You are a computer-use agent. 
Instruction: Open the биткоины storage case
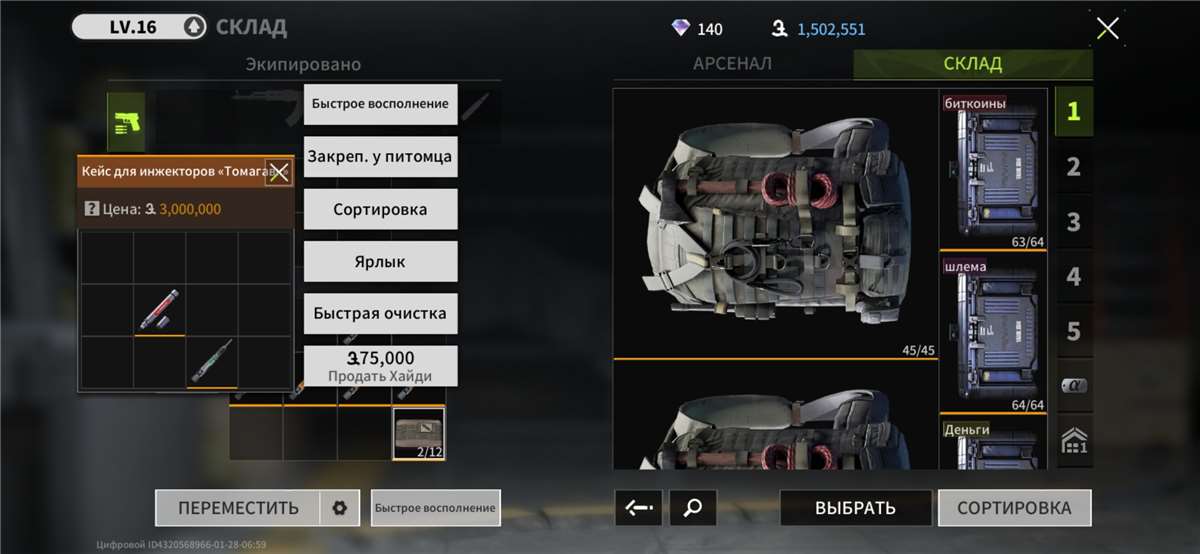tap(992, 173)
